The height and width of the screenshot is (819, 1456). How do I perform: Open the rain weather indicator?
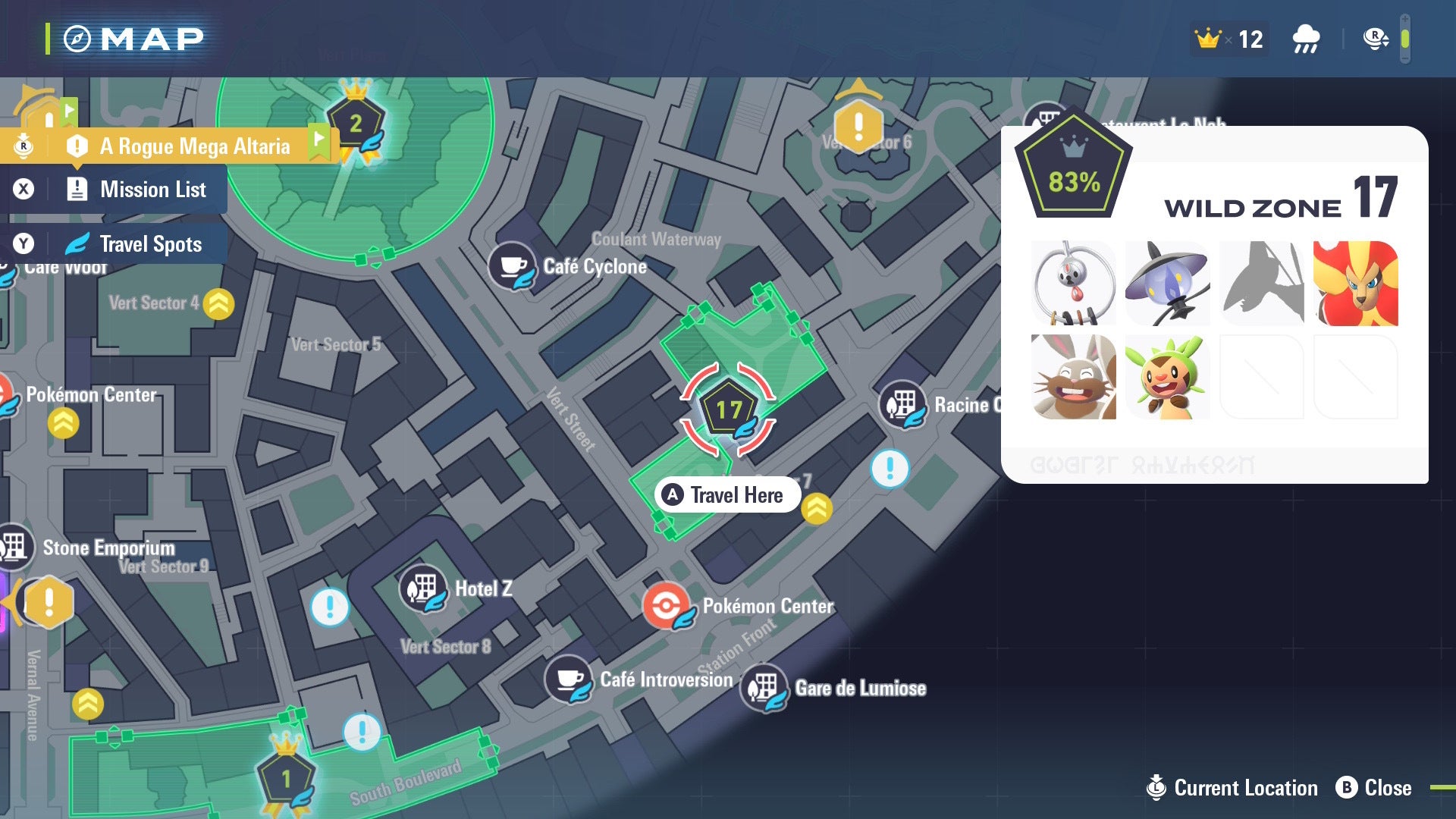(1306, 38)
